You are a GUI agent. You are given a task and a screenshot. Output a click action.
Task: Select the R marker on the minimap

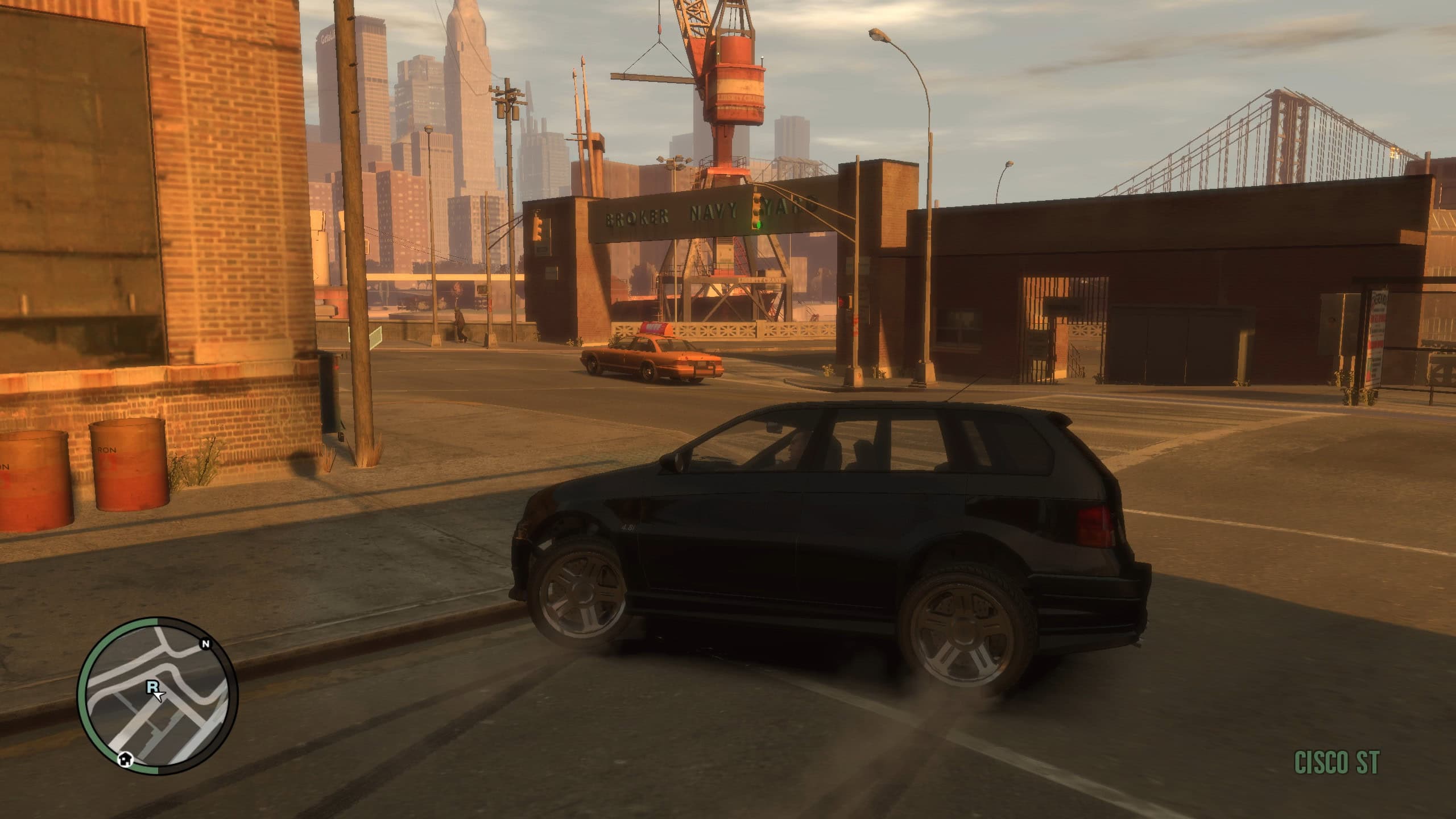pyautogui.click(x=152, y=687)
